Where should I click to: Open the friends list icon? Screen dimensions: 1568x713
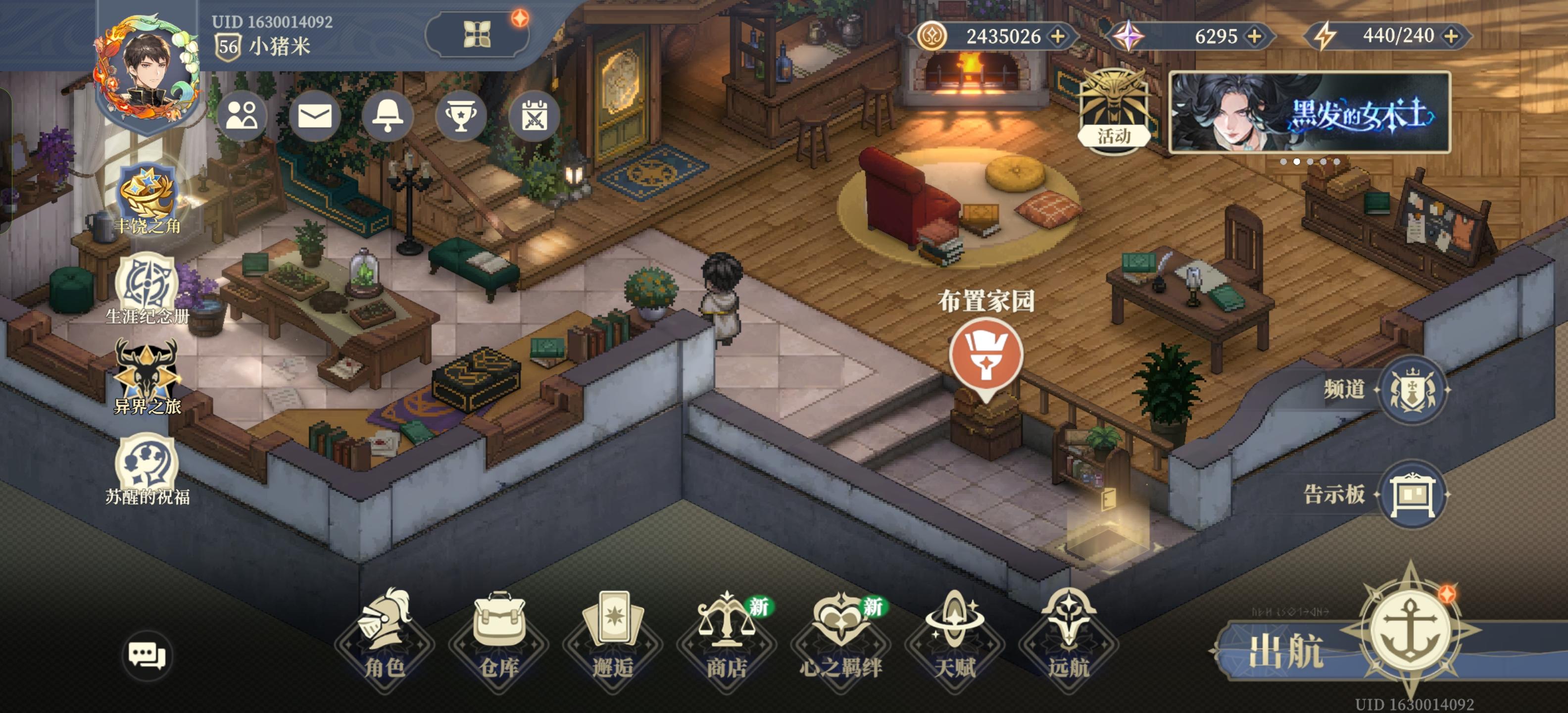click(242, 116)
